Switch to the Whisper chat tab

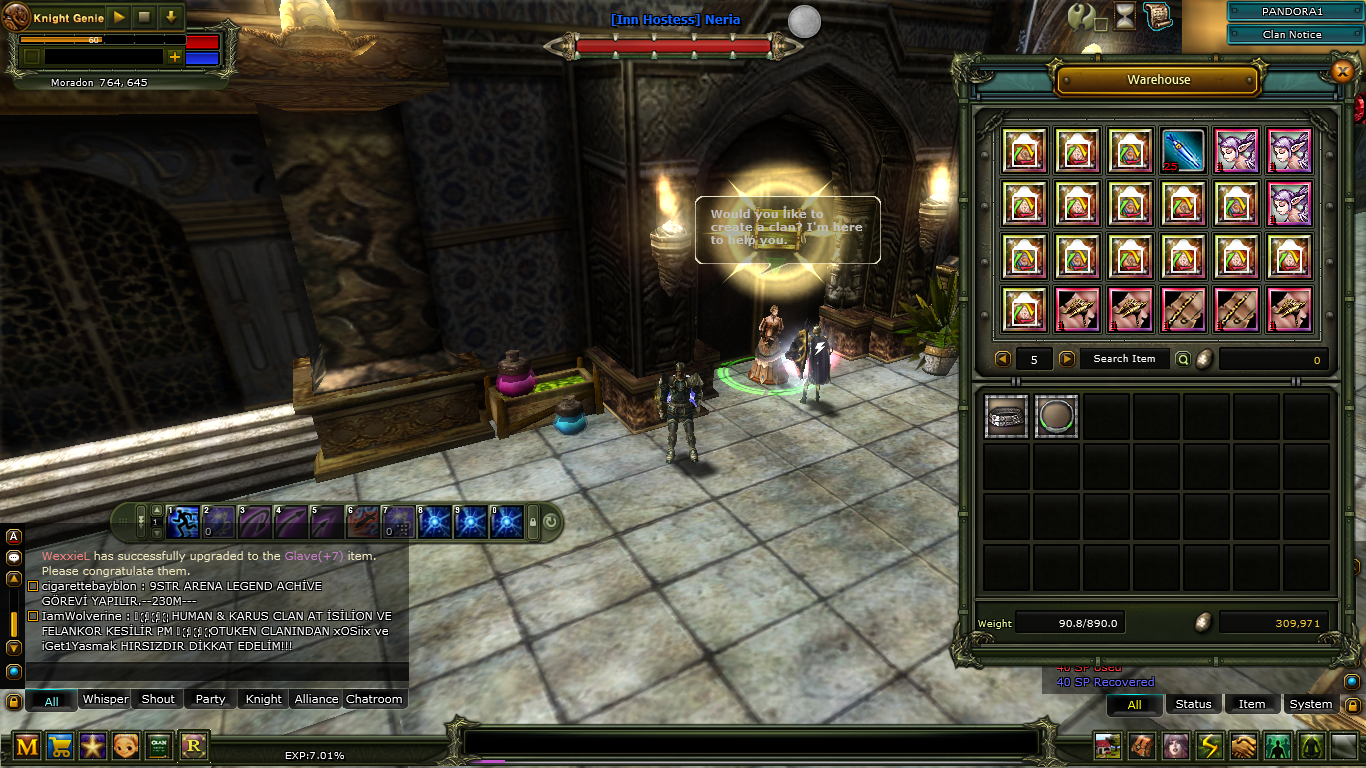pos(105,699)
